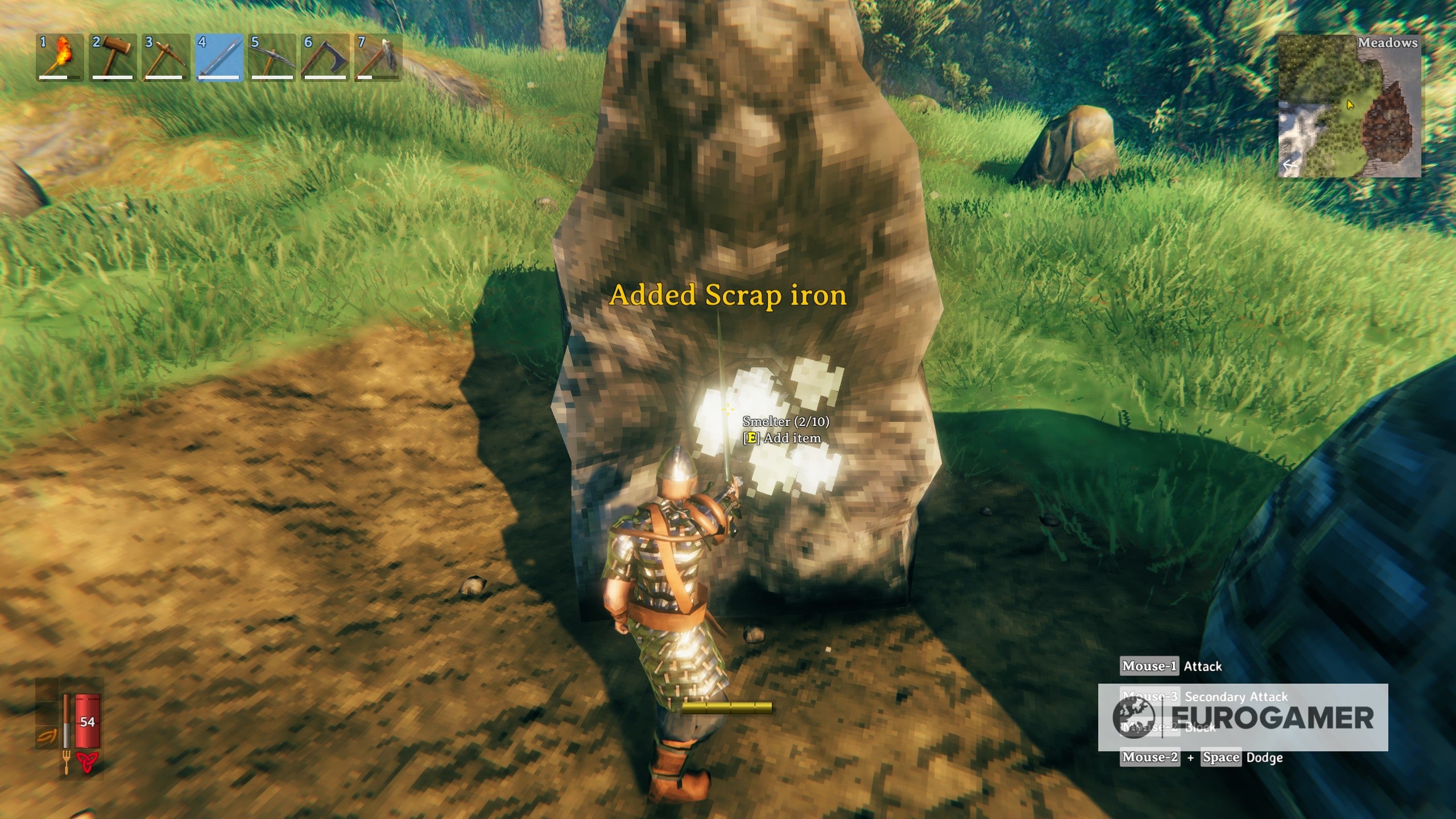The width and height of the screenshot is (1456, 819).
Task: Click the red health bar showing 54
Action: 87,721
